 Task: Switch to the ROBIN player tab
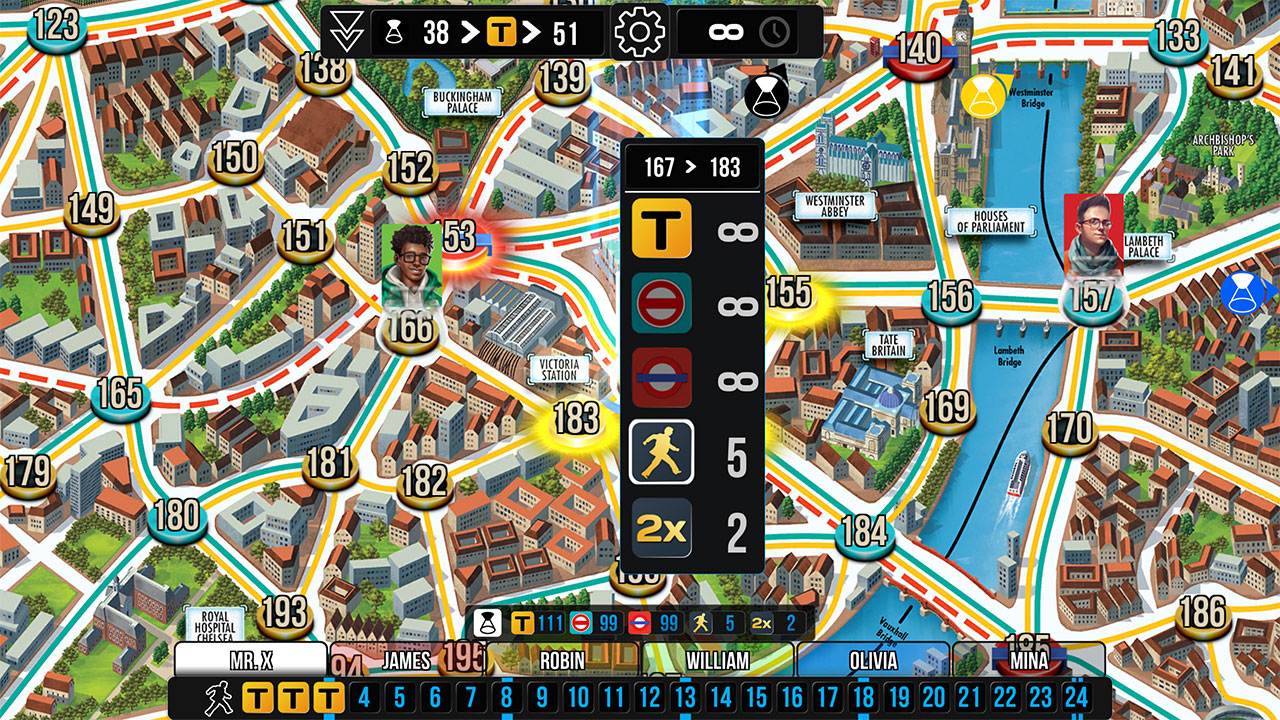tap(562, 661)
